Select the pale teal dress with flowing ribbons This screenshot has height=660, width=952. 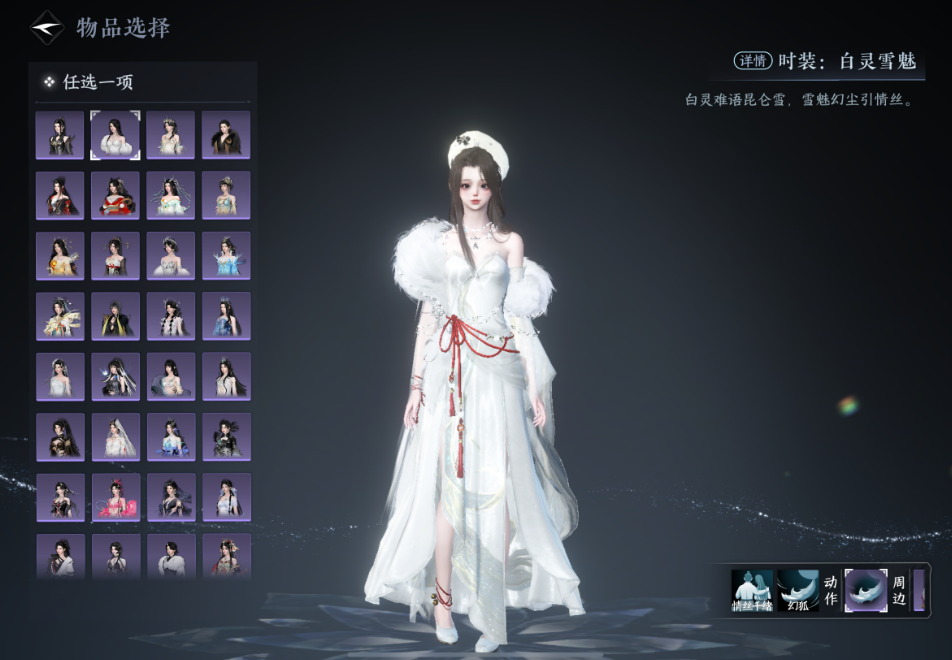(x=171, y=196)
